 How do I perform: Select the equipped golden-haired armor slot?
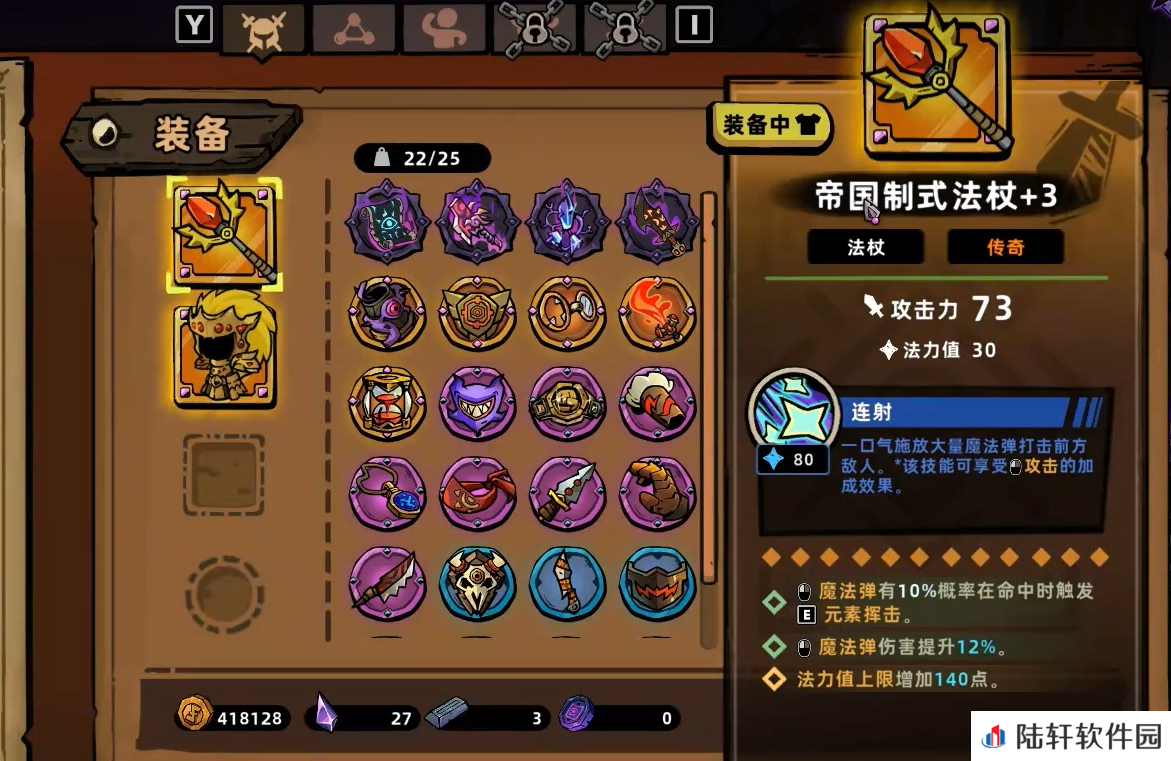224,346
